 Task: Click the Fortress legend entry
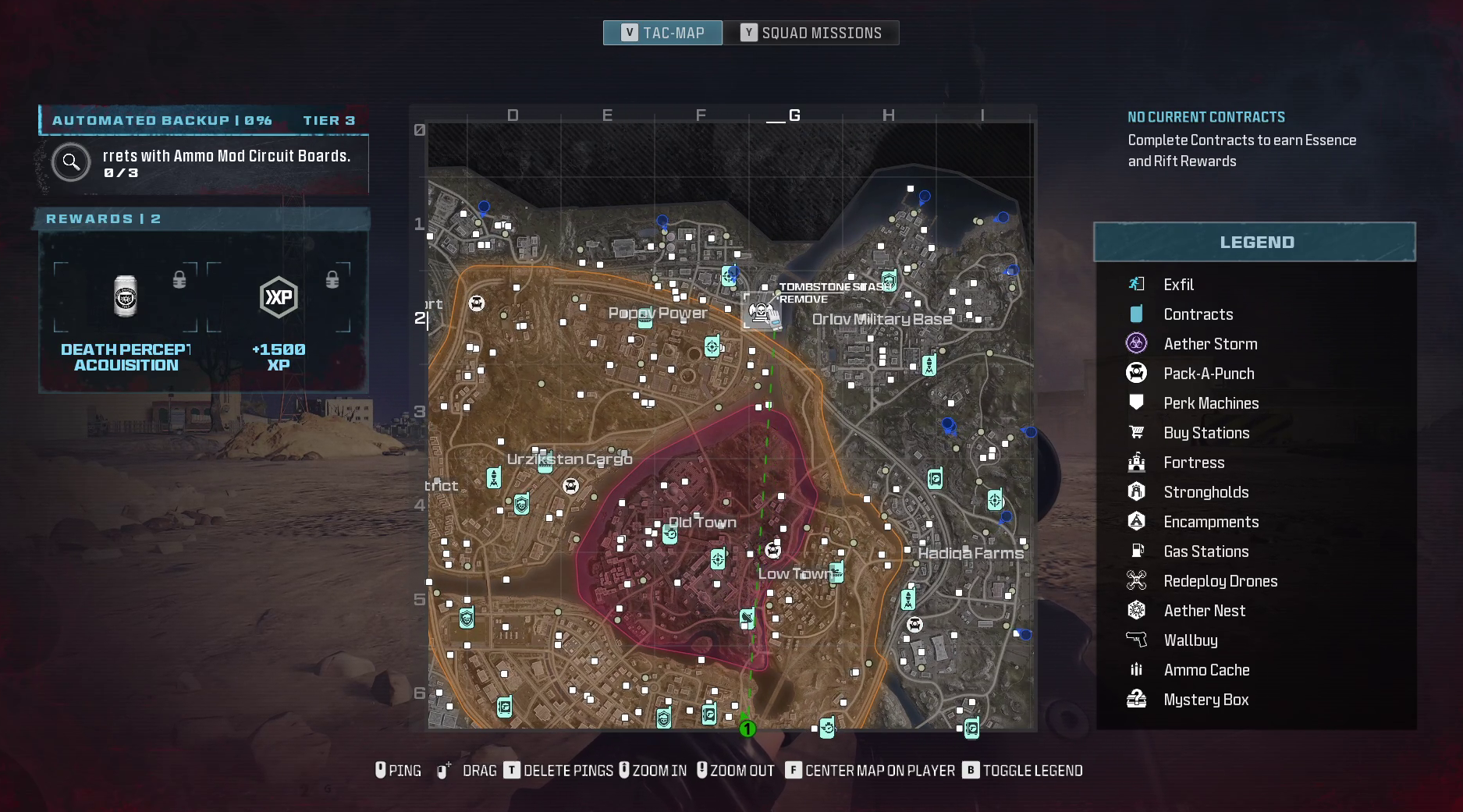pos(1194,463)
